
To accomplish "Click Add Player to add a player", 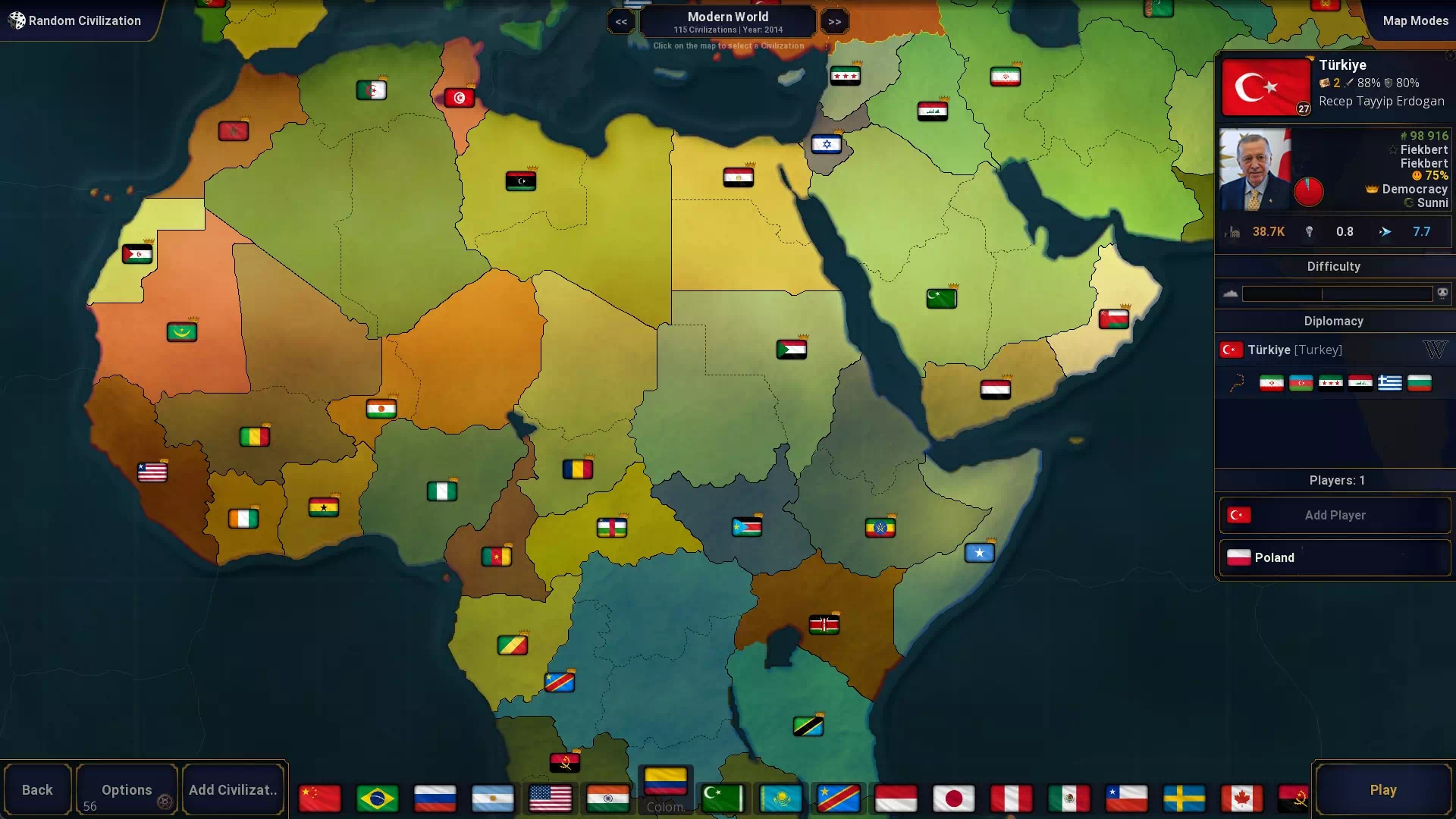I will (1334, 515).
